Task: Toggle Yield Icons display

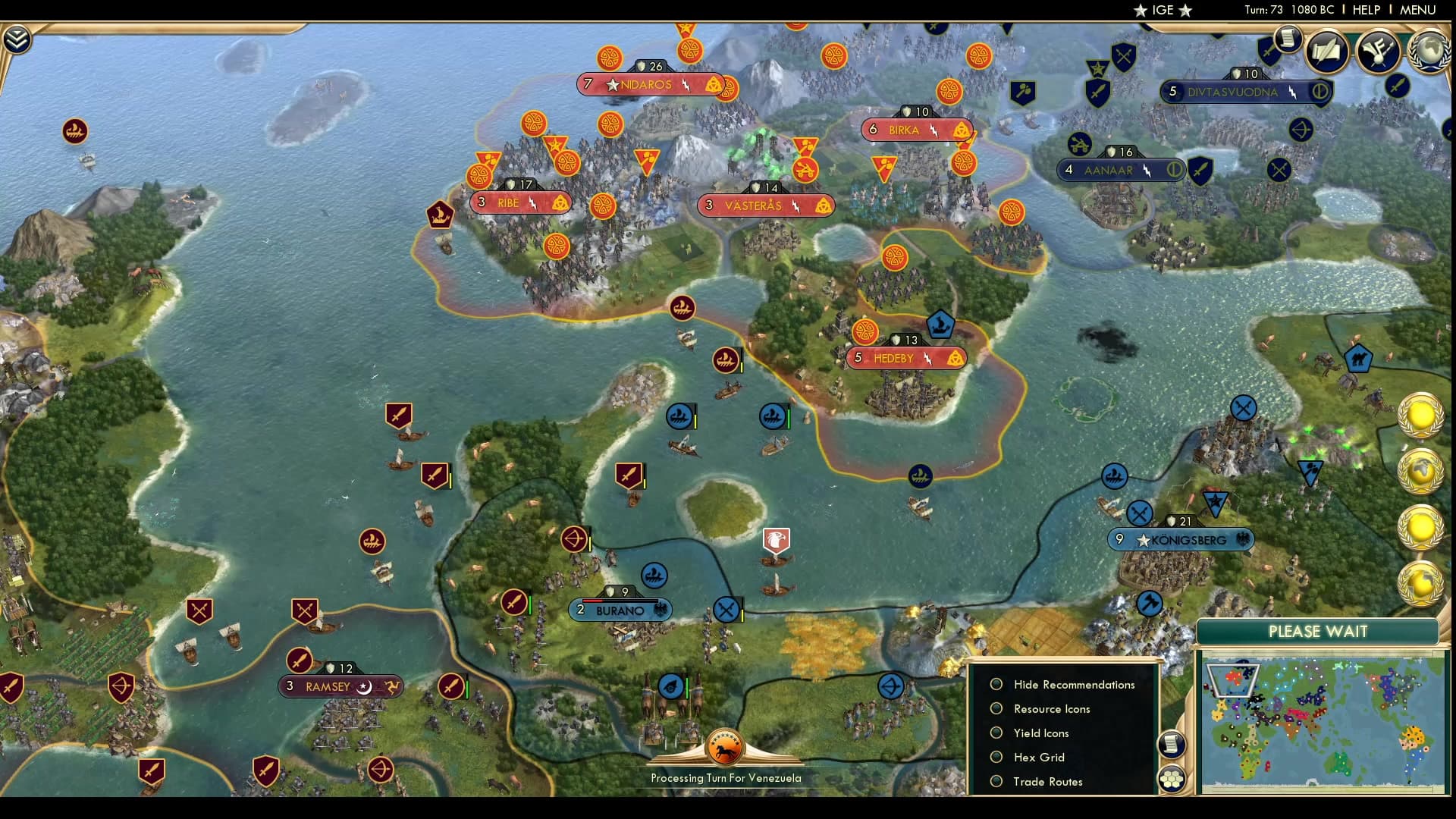Action: (x=996, y=733)
